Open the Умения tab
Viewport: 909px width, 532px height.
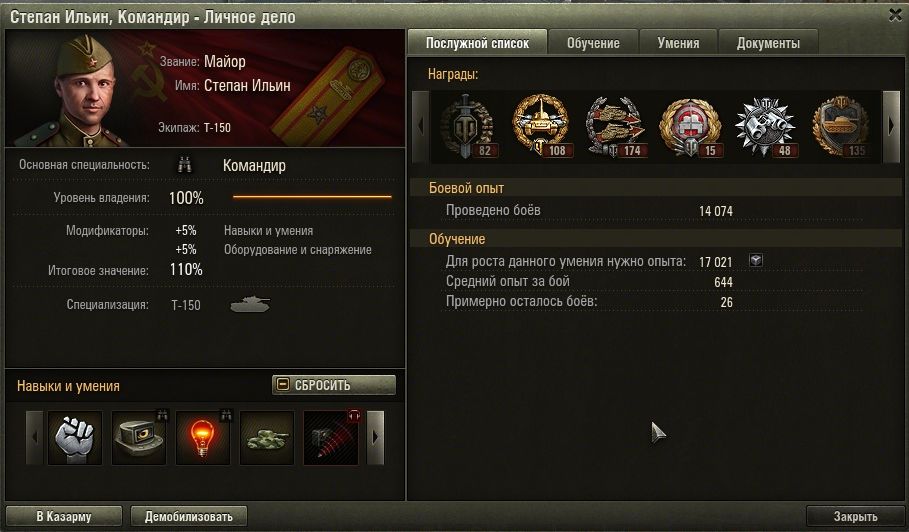point(685,43)
